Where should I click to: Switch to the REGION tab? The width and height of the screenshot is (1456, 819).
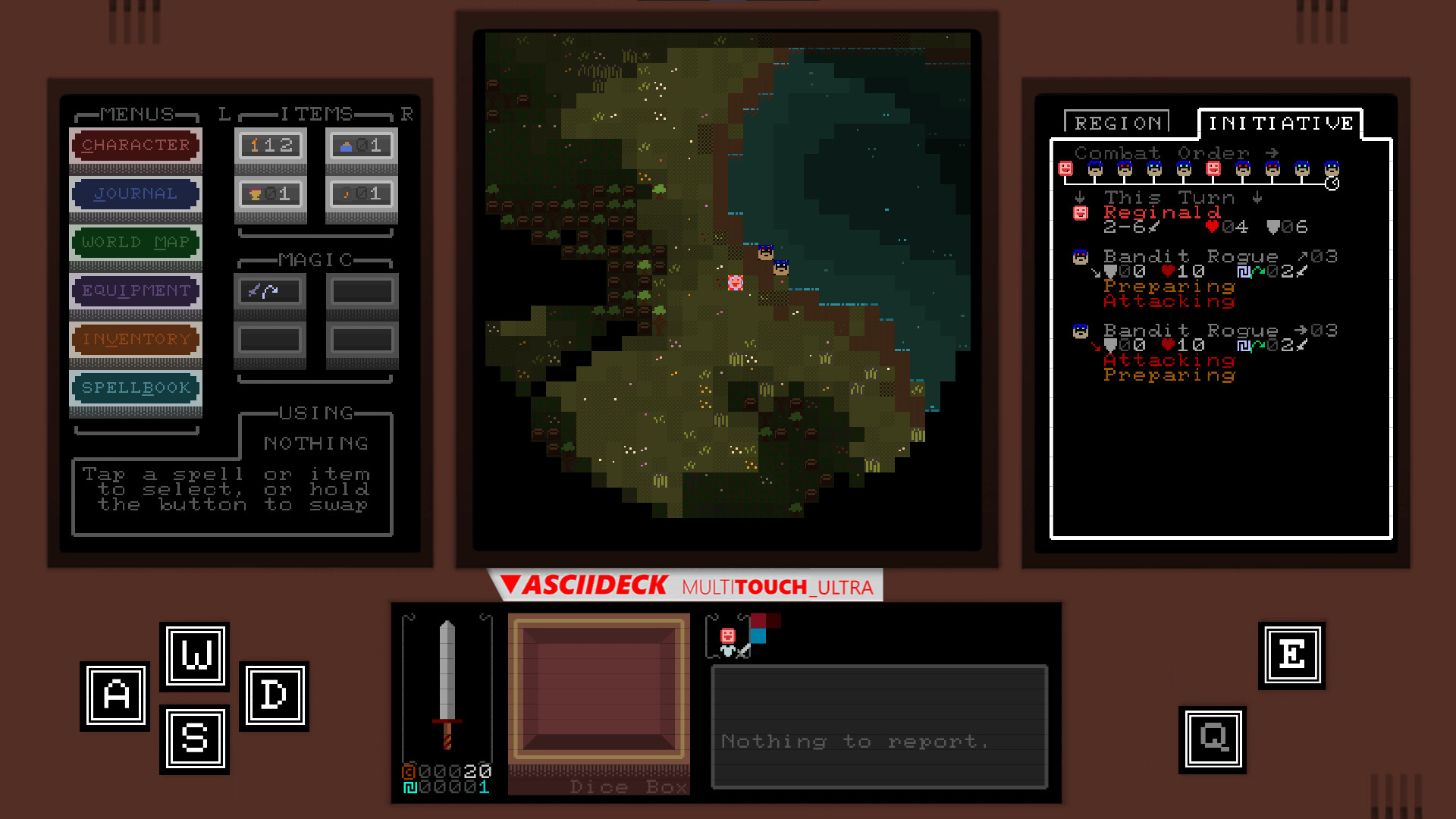coord(1117,122)
